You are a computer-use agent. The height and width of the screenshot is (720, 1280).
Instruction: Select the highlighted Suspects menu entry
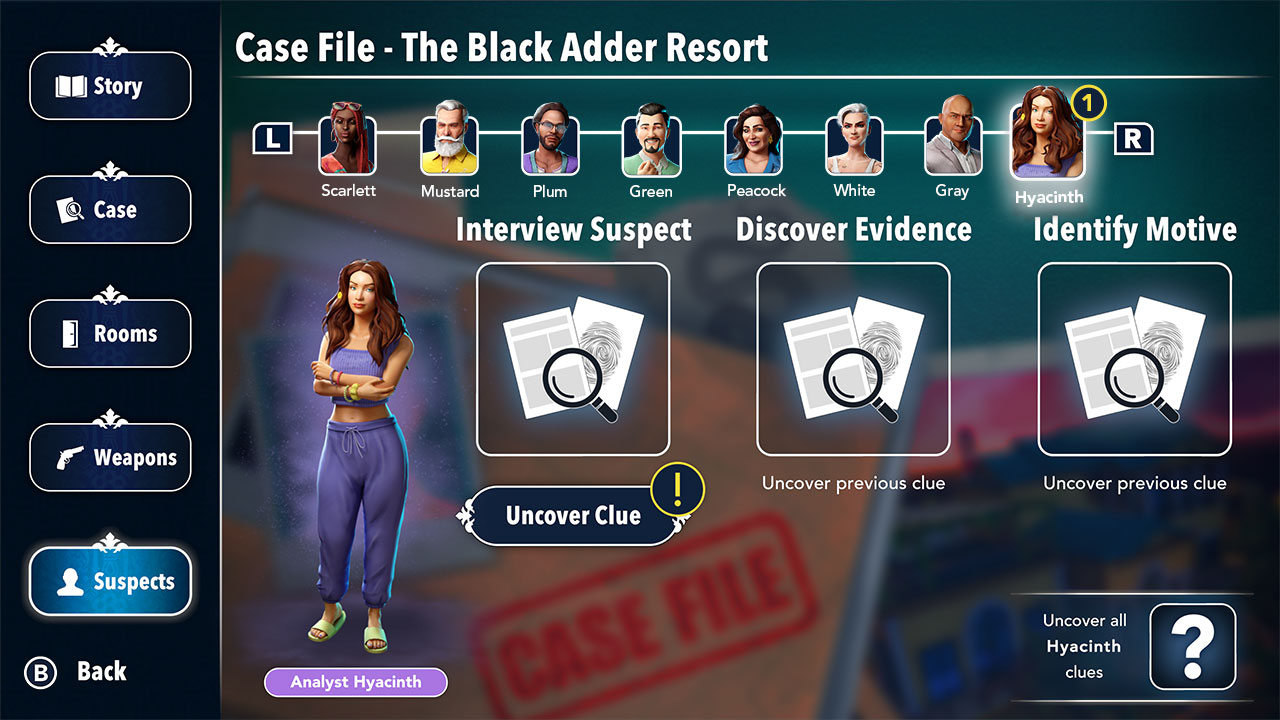point(110,581)
